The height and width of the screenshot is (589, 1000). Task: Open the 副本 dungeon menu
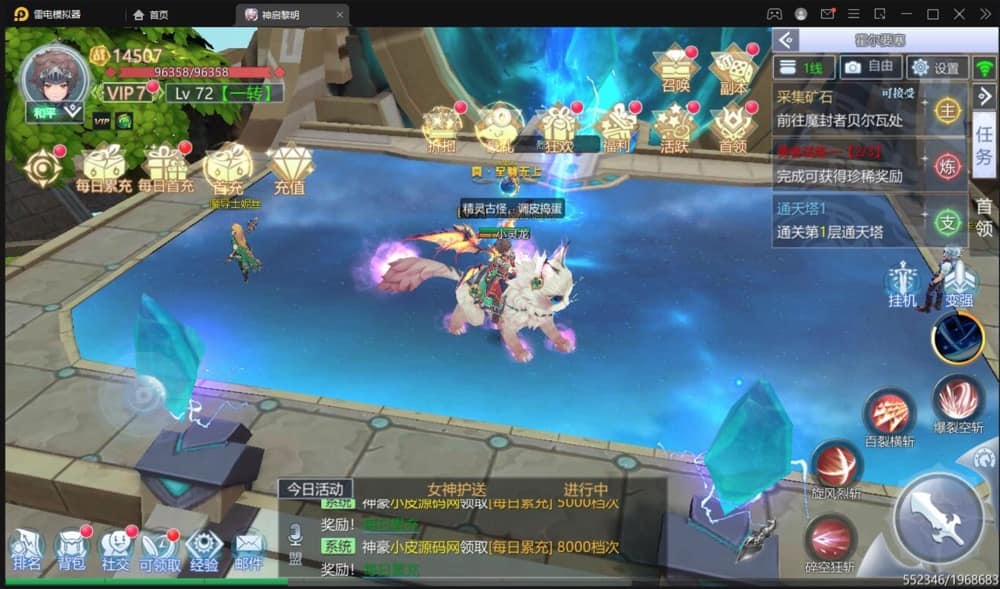[x=732, y=68]
